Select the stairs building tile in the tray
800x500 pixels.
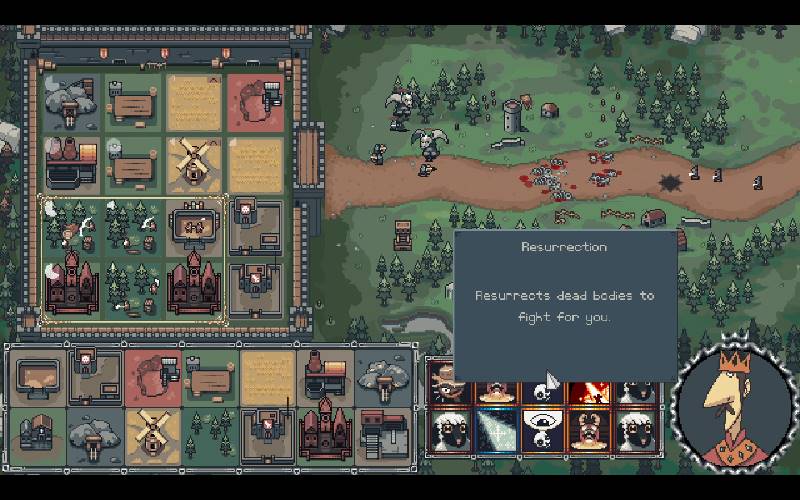coord(381,433)
